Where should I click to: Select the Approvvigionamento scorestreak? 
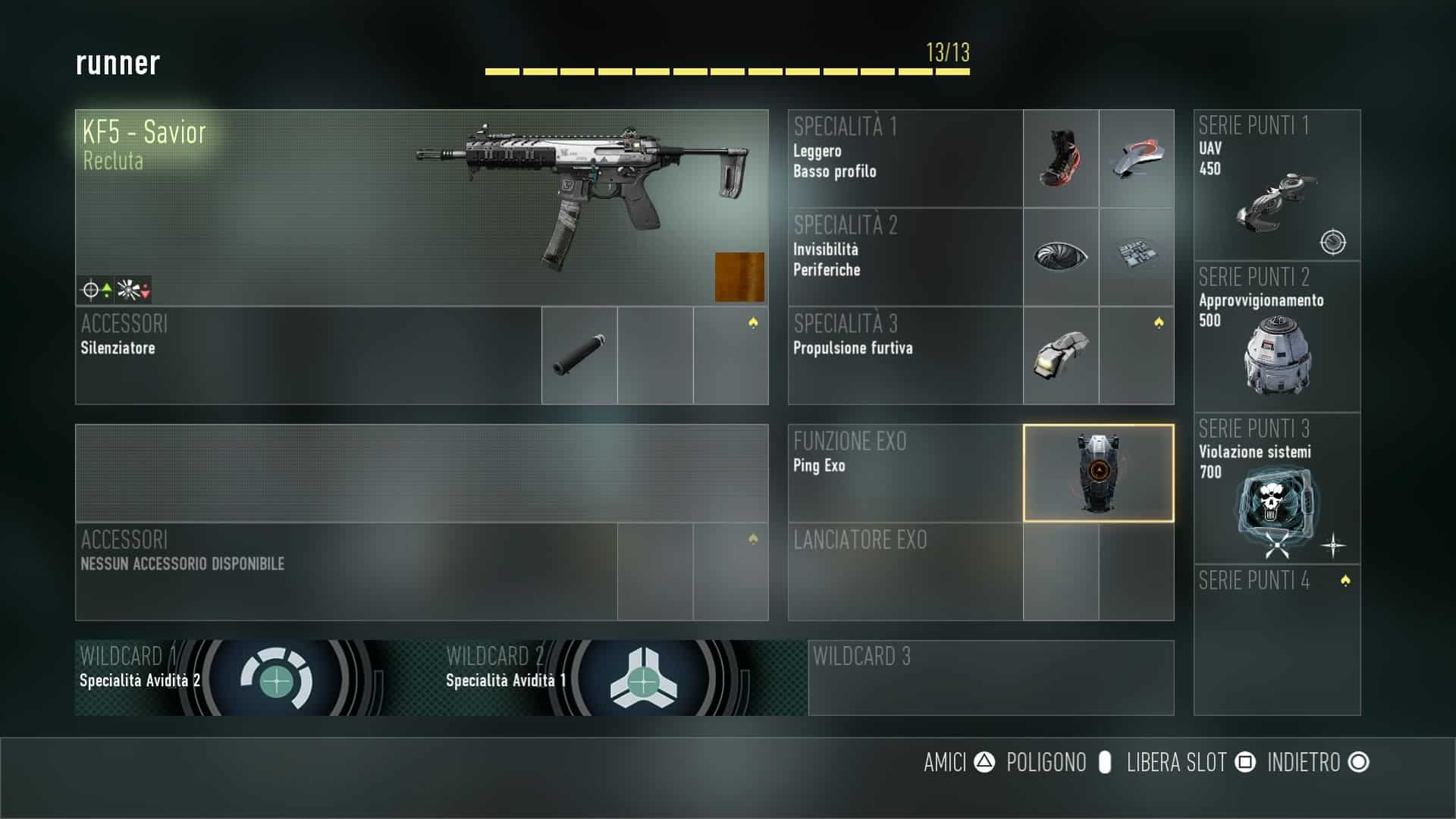point(1277,337)
